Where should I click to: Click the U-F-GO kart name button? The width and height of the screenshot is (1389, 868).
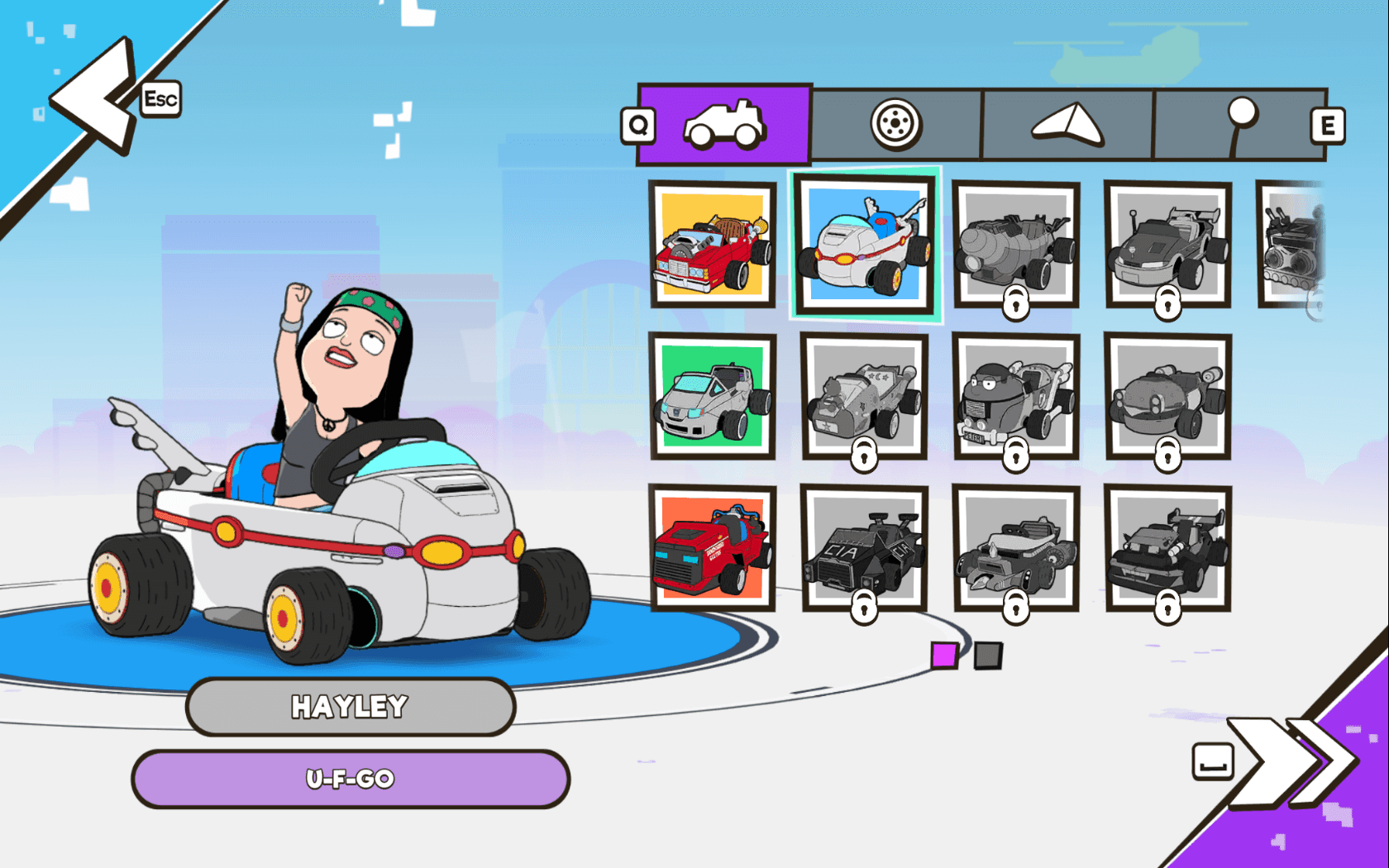tap(351, 778)
